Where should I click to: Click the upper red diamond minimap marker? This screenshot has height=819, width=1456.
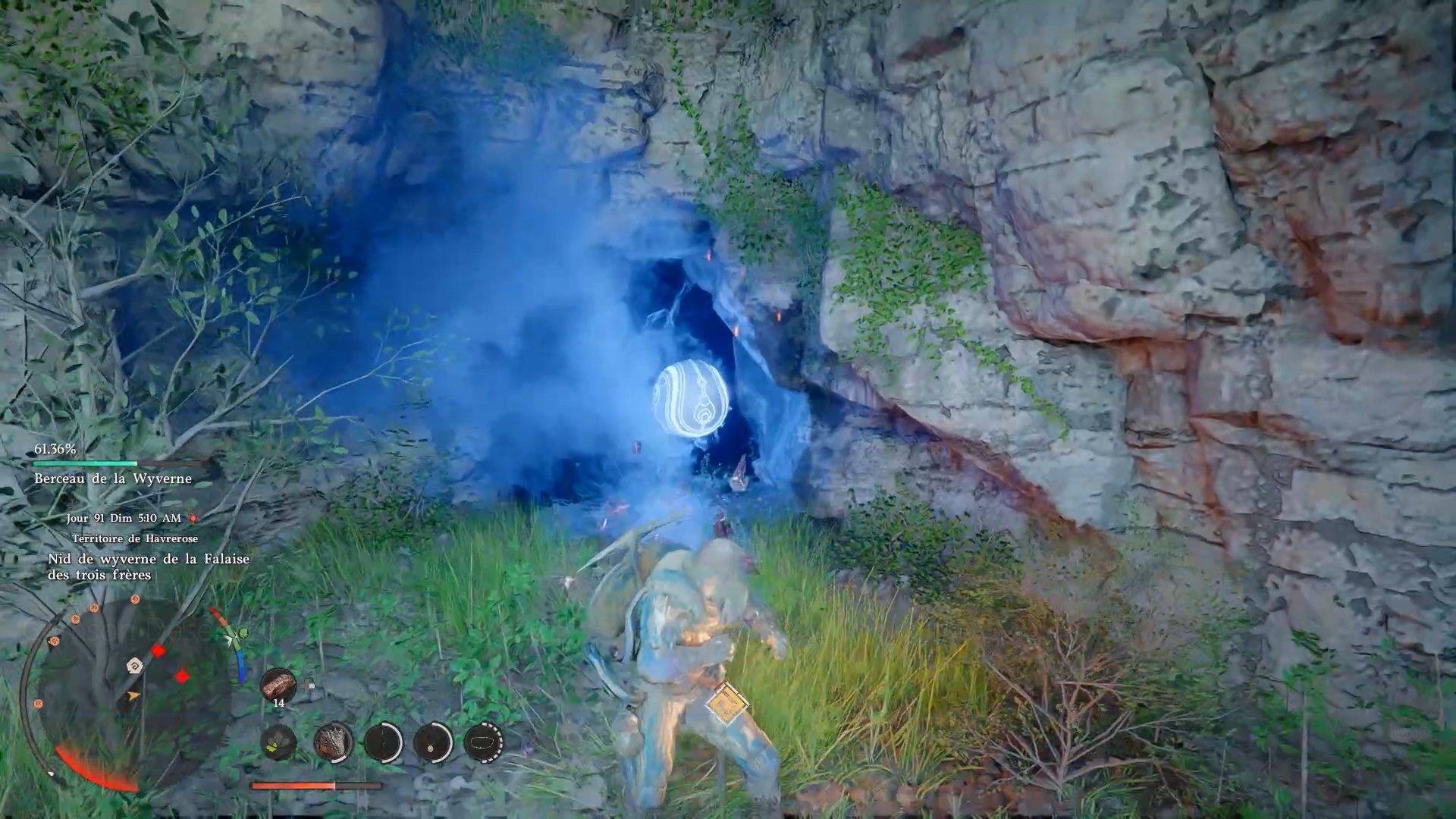point(158,651)
